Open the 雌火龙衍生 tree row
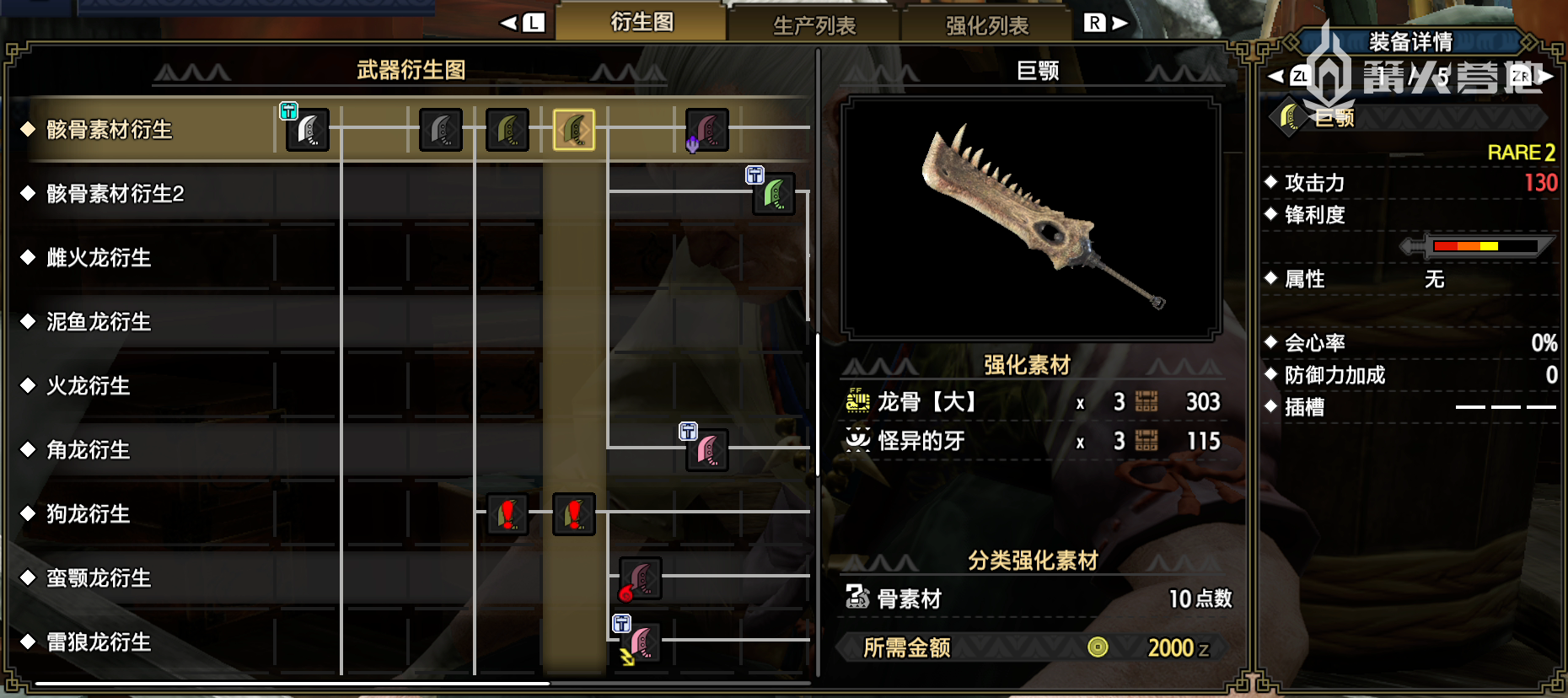Screen dimensions: 1568x698 click(x=99, y=258)
